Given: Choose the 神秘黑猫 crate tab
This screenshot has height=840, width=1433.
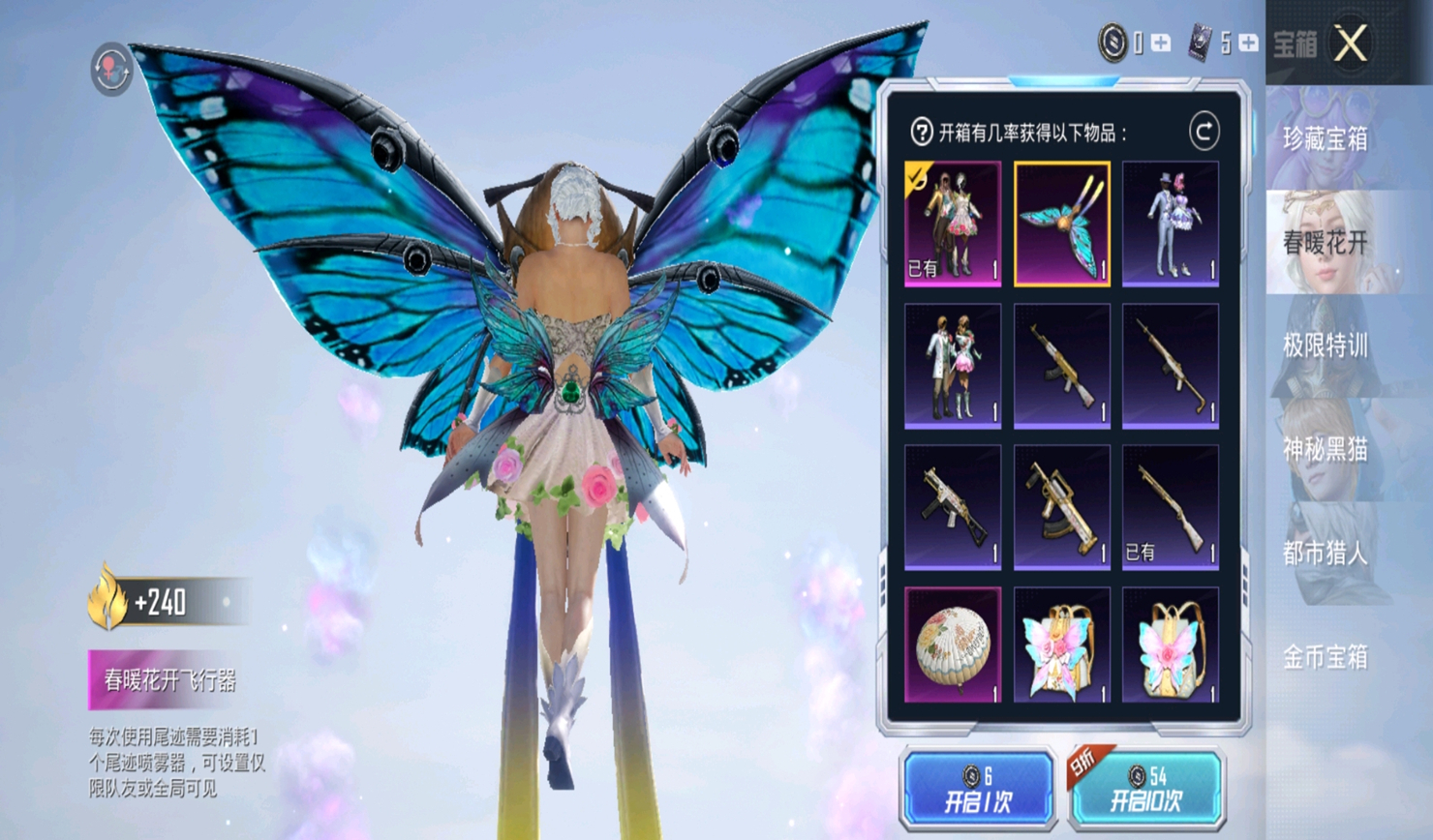Looking at the screenshot, I should [1326, 449].
